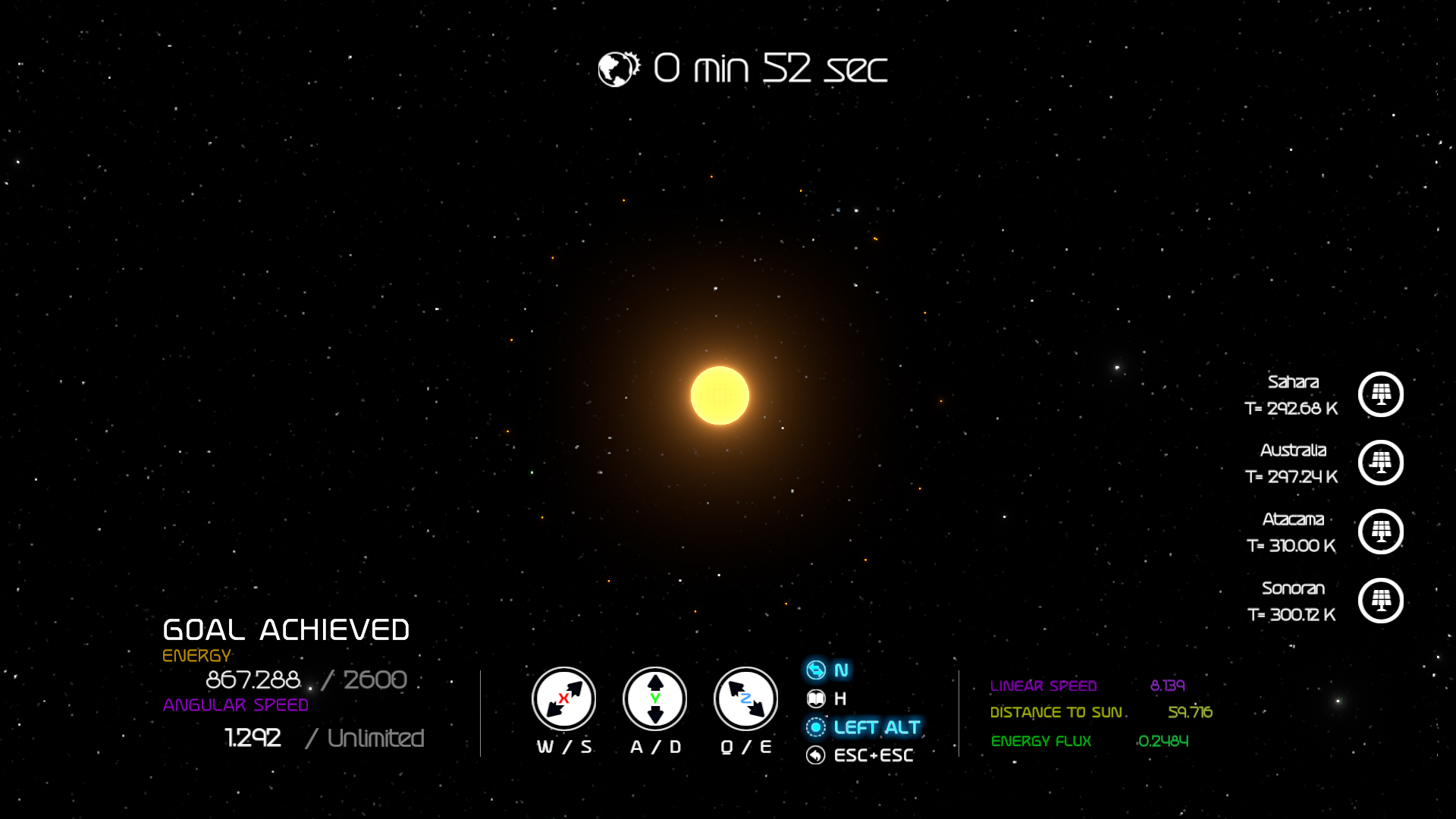
Task: Activate the Atacama solar panel icon
Action: click(x=1380, y=532)
